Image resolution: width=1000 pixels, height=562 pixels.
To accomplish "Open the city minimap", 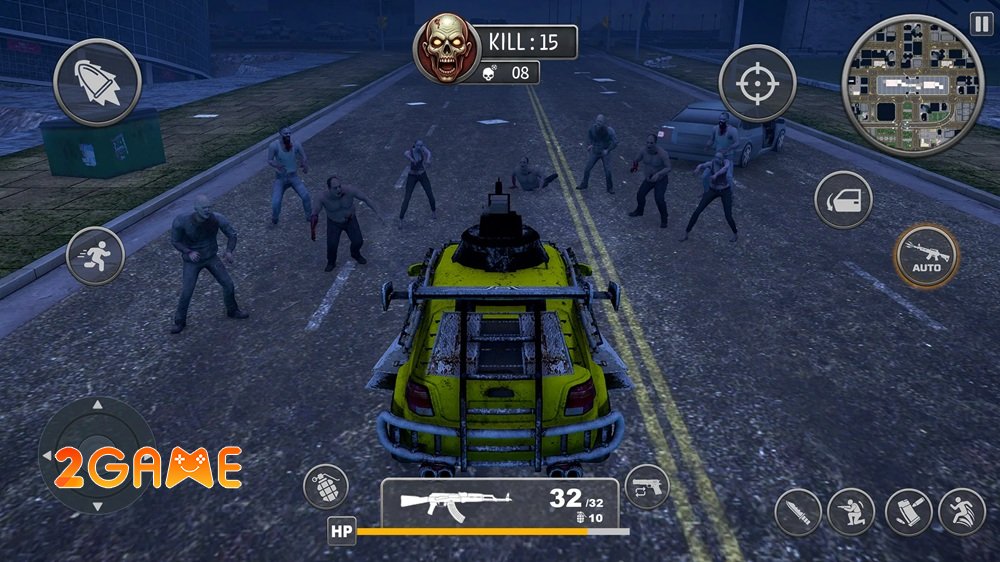I will [913, 86].
